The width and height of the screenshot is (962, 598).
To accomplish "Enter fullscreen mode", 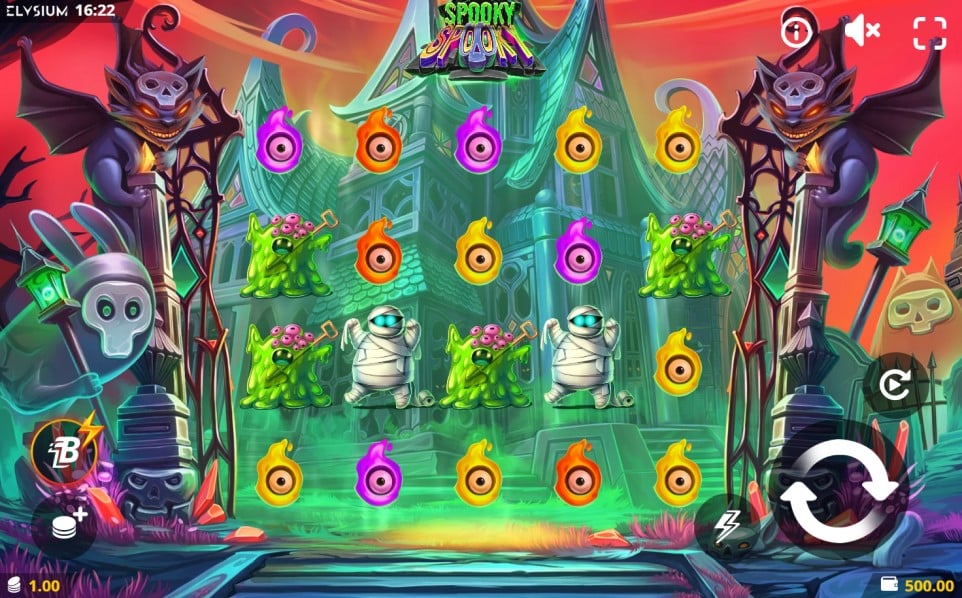I will point(929,33).
